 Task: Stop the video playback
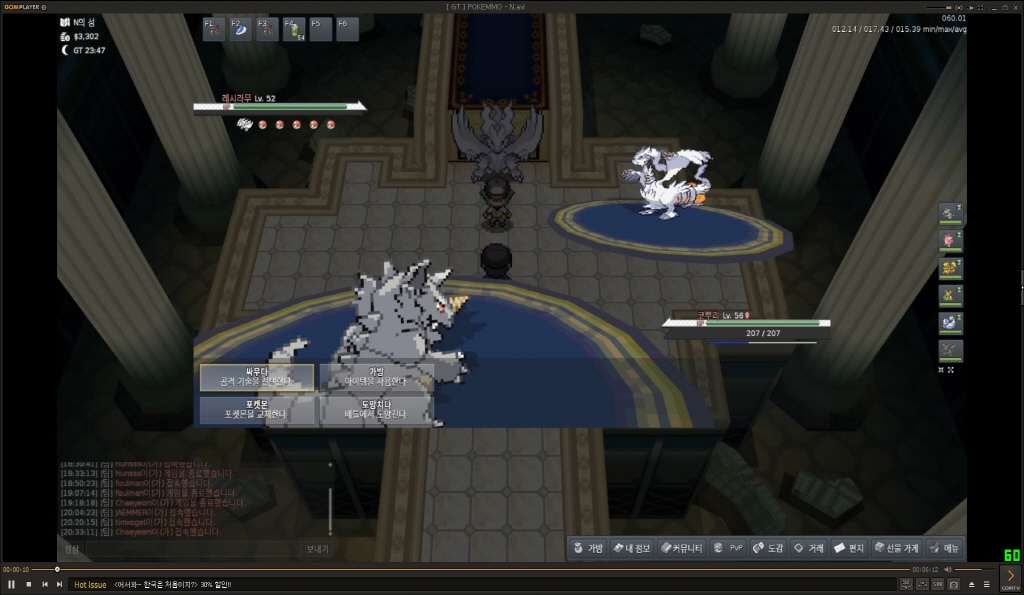pyautogui.click(x=28, y=584)
